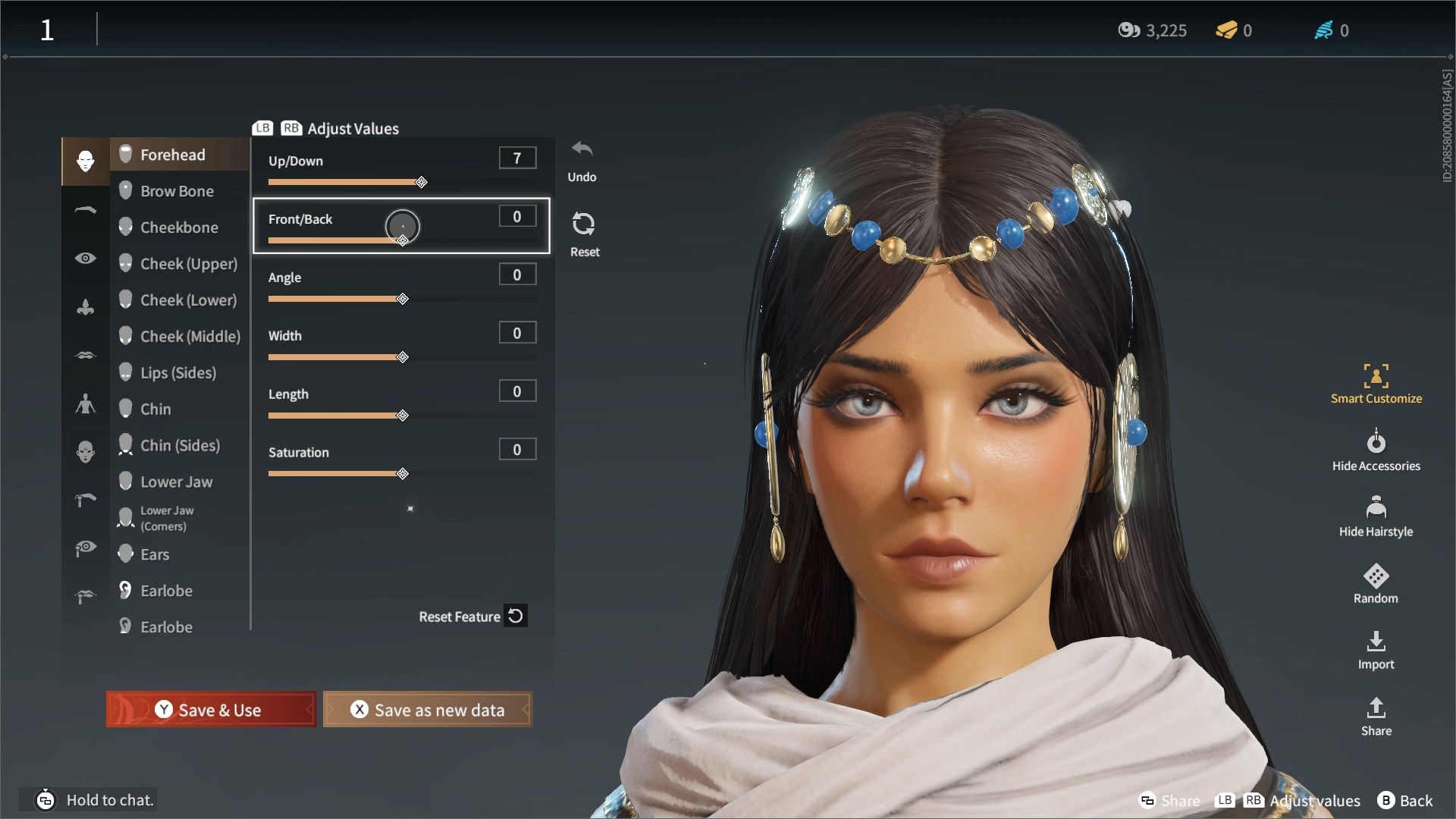Open the body customization category
1456x819 pixels.
point(85,403)
